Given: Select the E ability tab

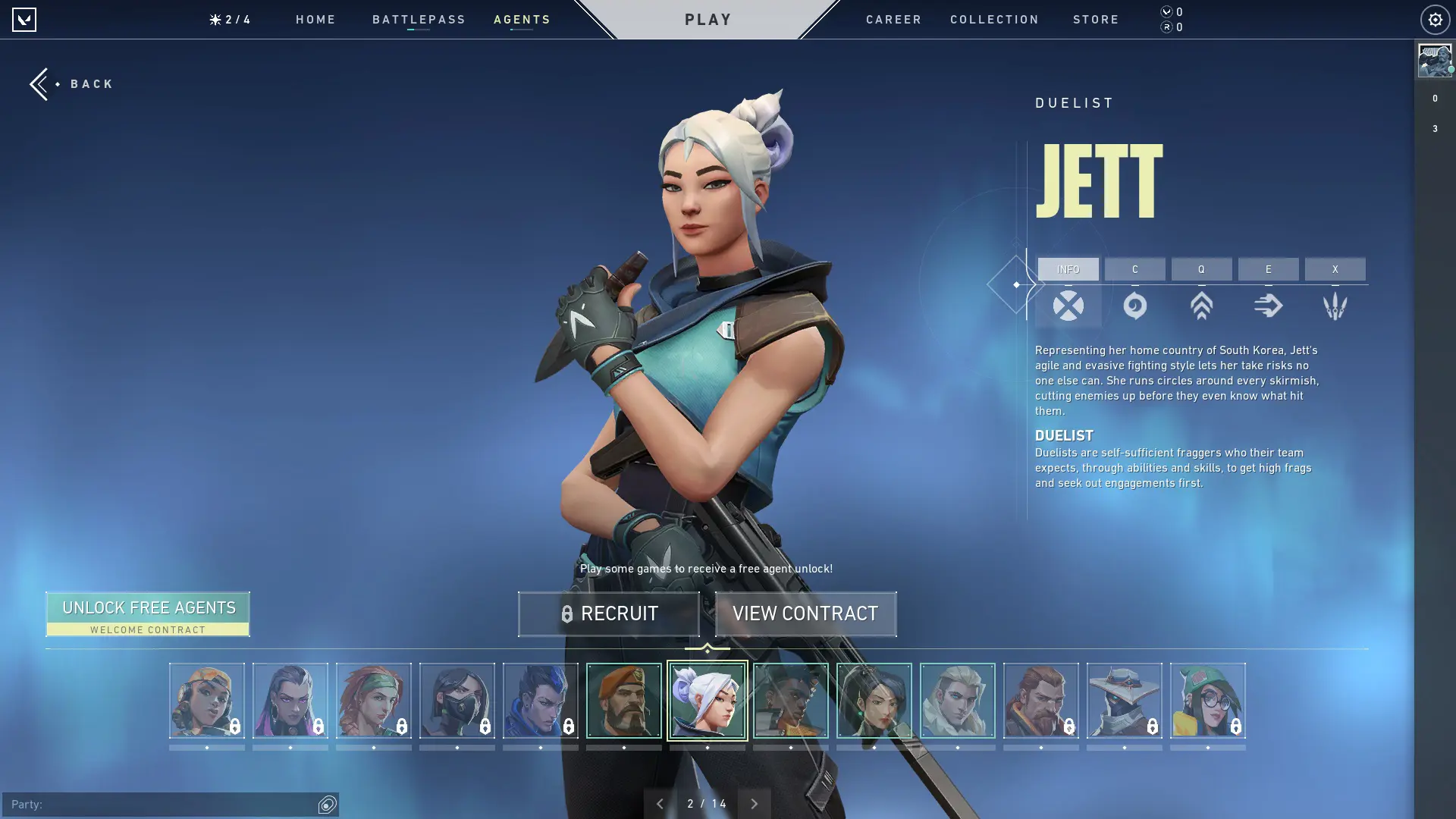Looking at the screenshot, I should [x=1268, y=269].
